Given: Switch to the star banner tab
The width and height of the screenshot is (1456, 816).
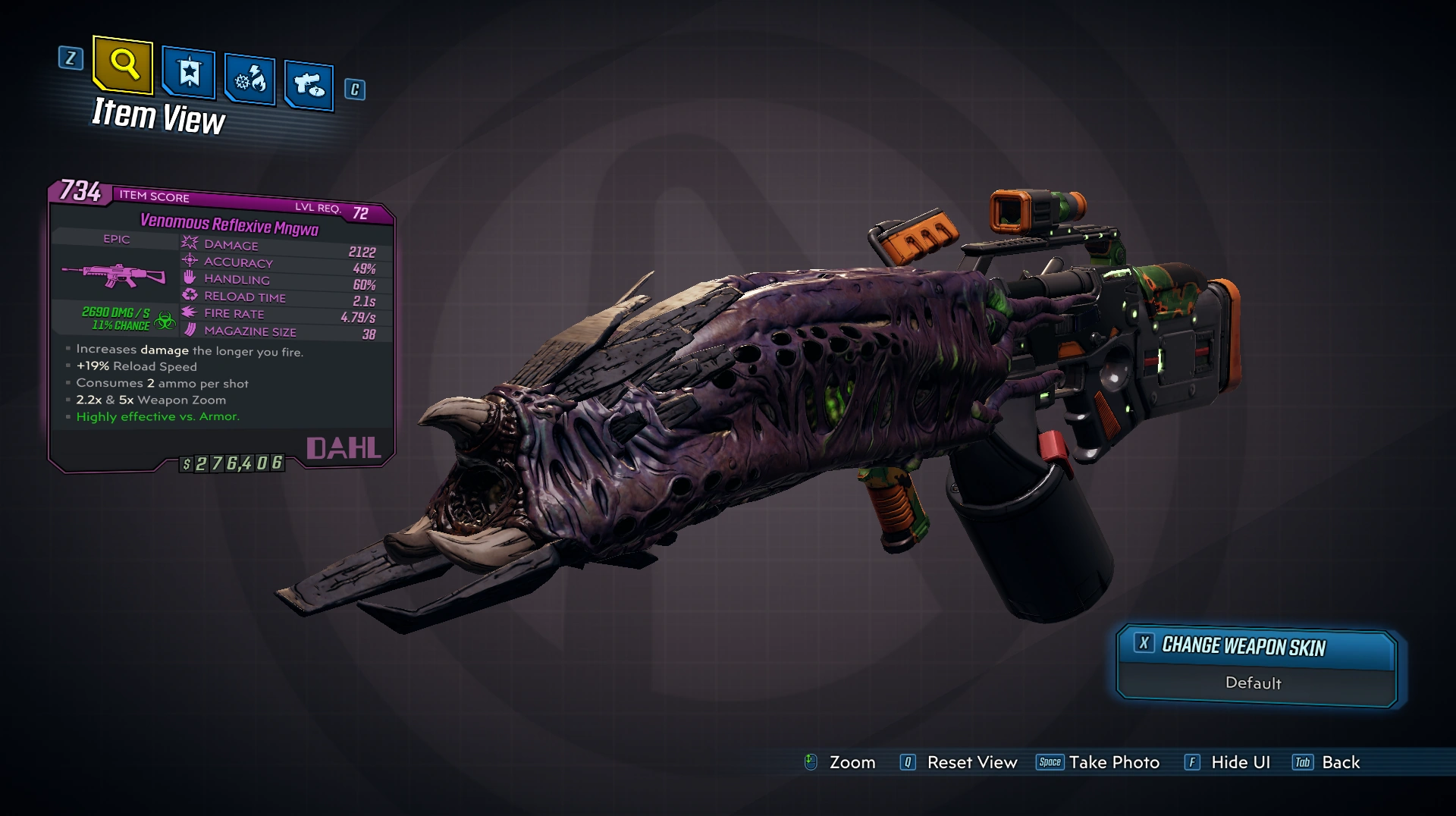Looking at the screenshot, I should pos(189,73).
